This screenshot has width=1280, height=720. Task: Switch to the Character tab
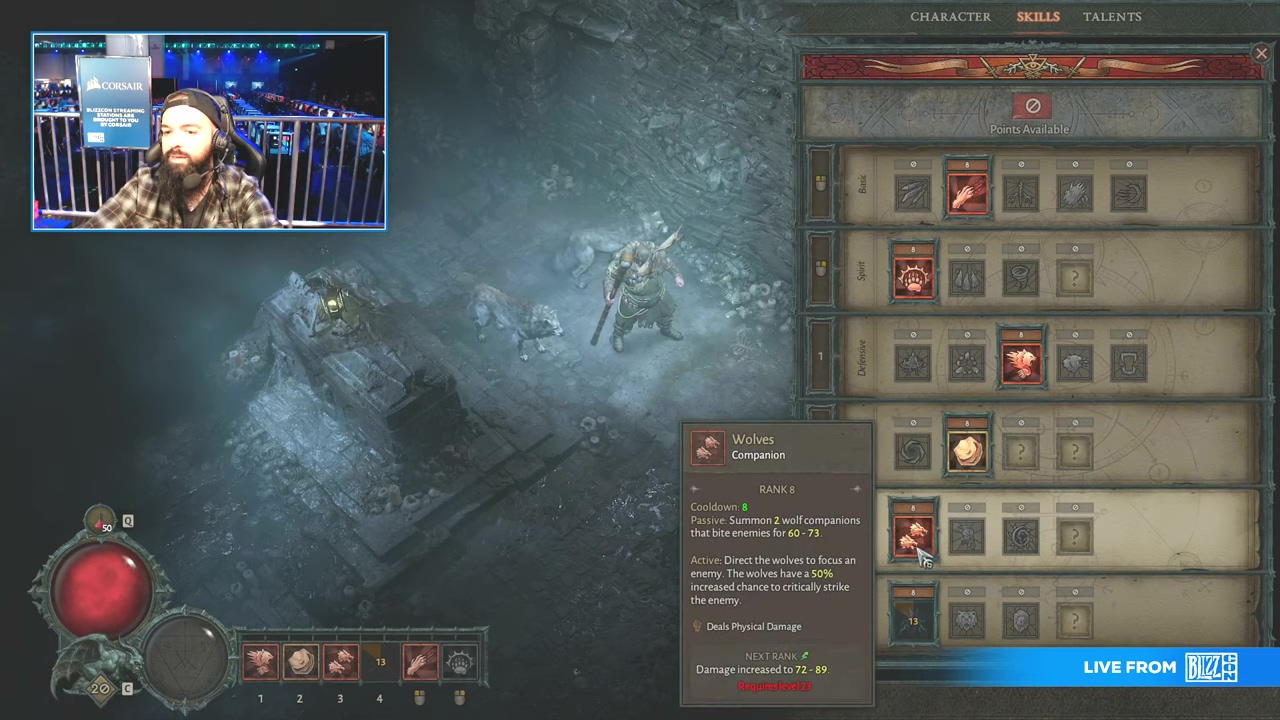(950, 17)
